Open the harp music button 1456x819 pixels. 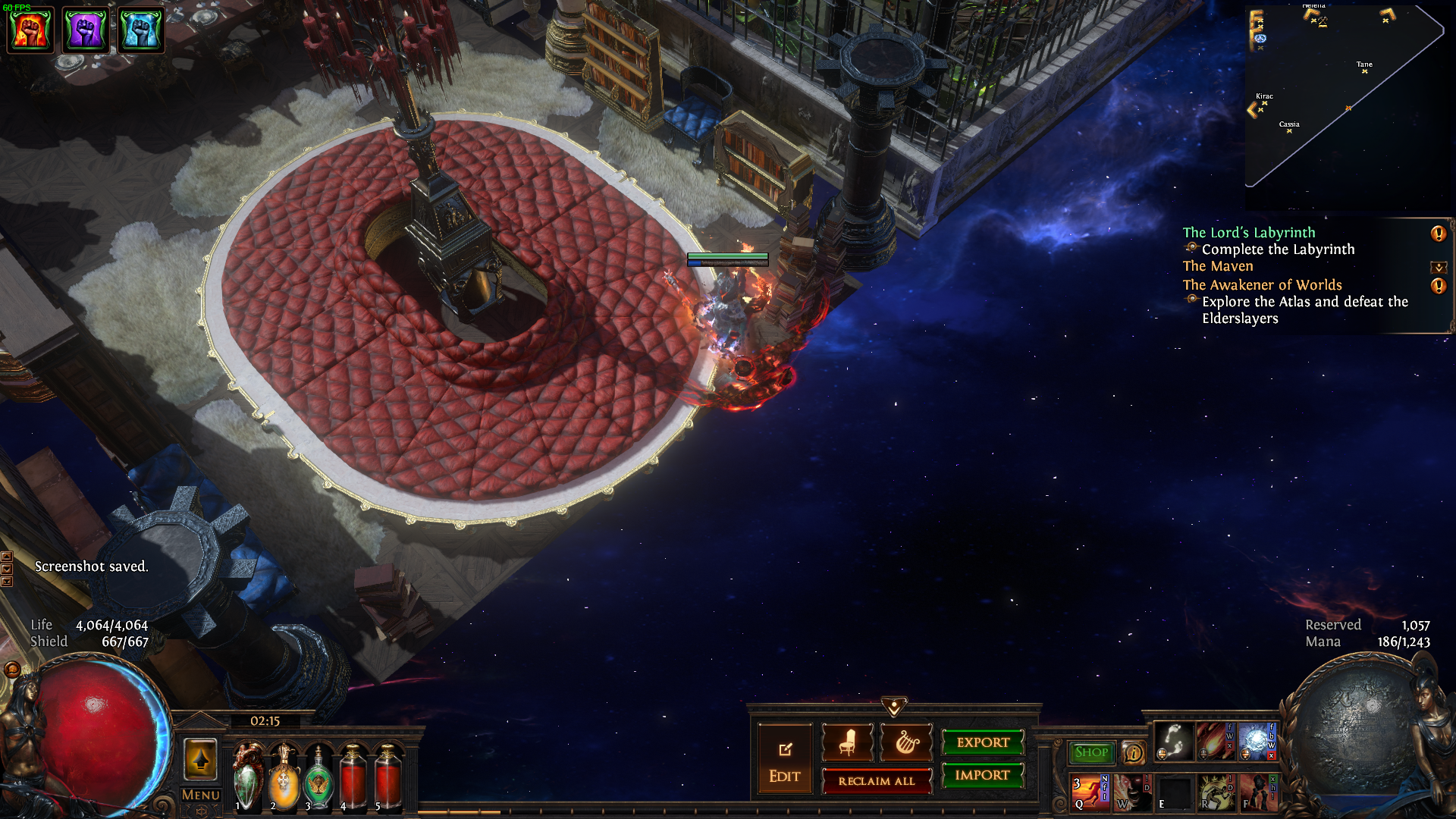pos(906,742)
